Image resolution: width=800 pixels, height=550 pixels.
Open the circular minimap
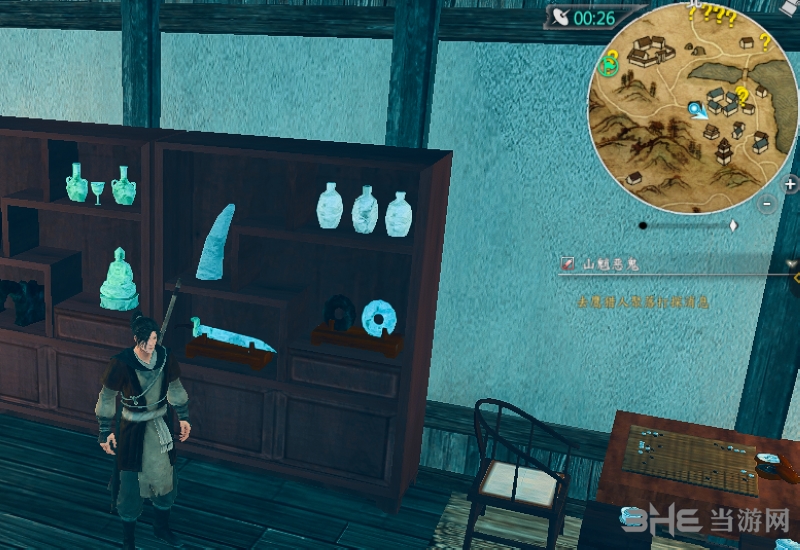(692, 108)
